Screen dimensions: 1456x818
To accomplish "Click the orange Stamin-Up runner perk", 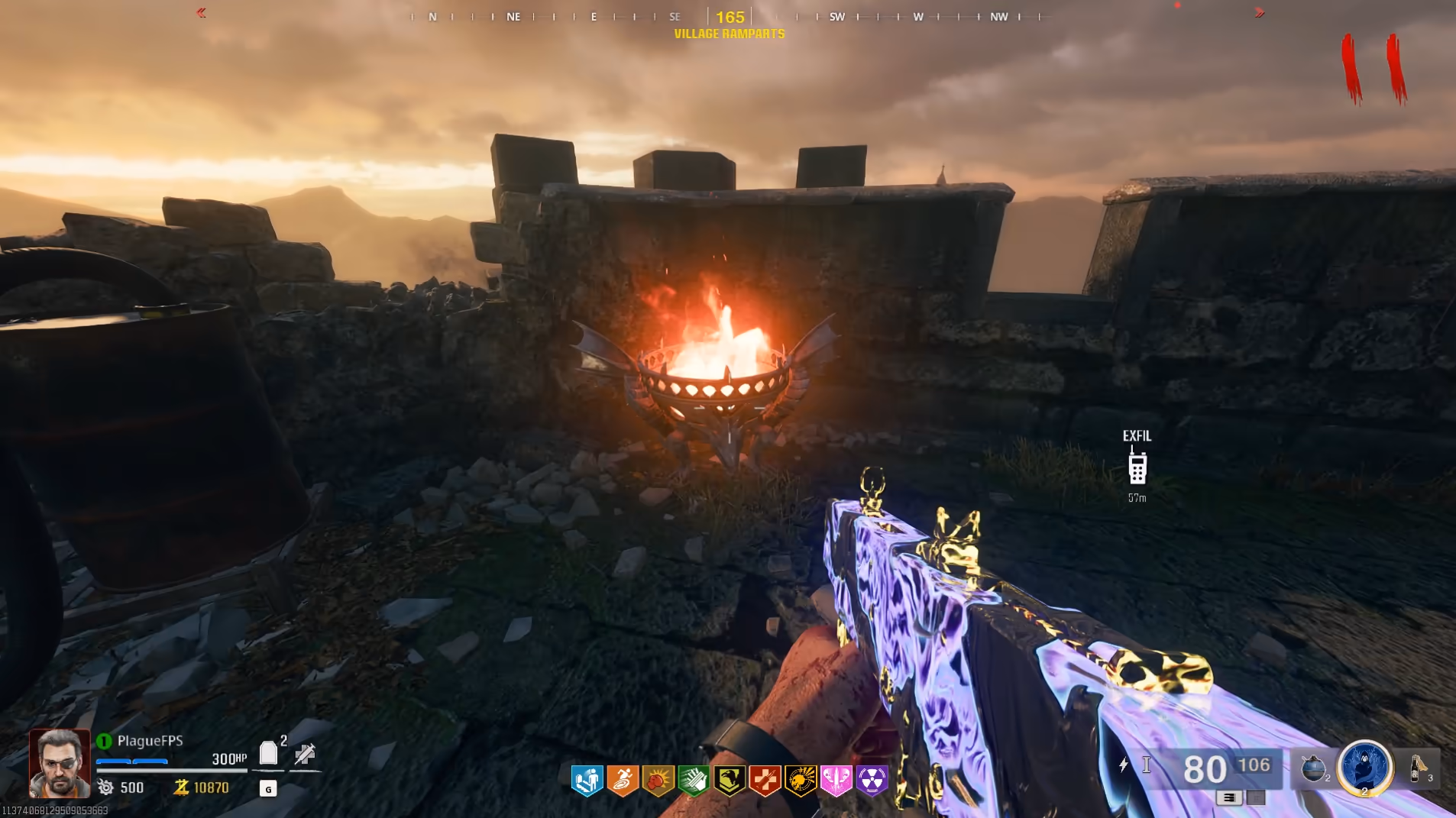I will tap(623, 781).
